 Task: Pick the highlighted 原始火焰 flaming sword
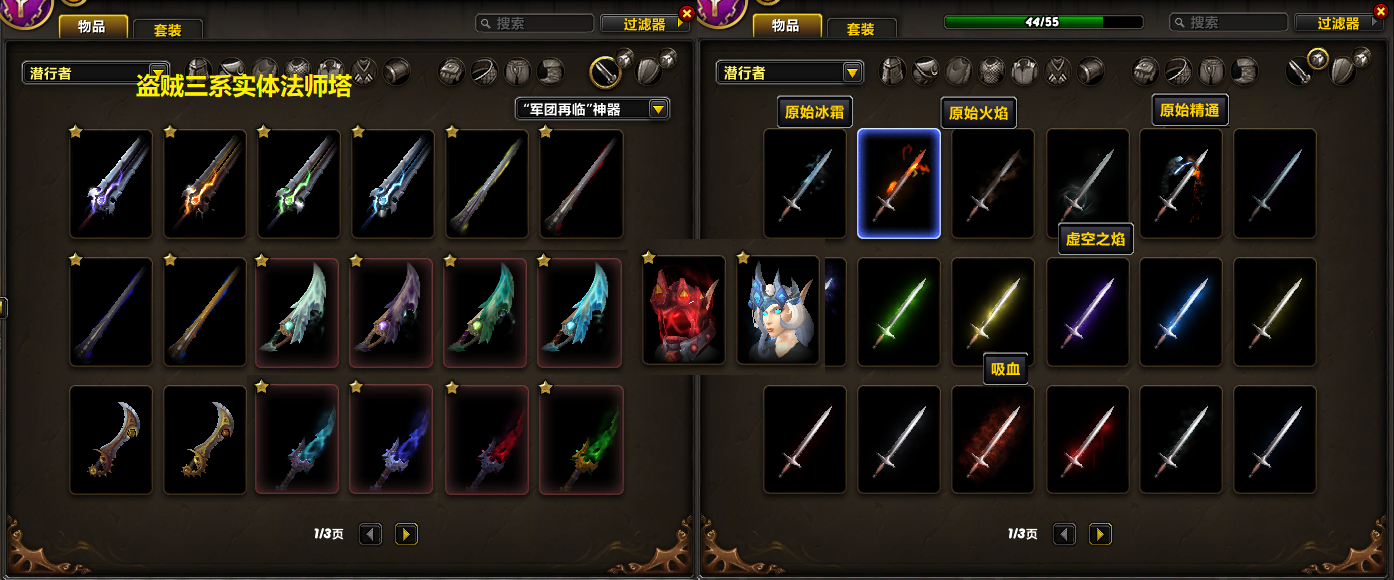coord(898,184)
